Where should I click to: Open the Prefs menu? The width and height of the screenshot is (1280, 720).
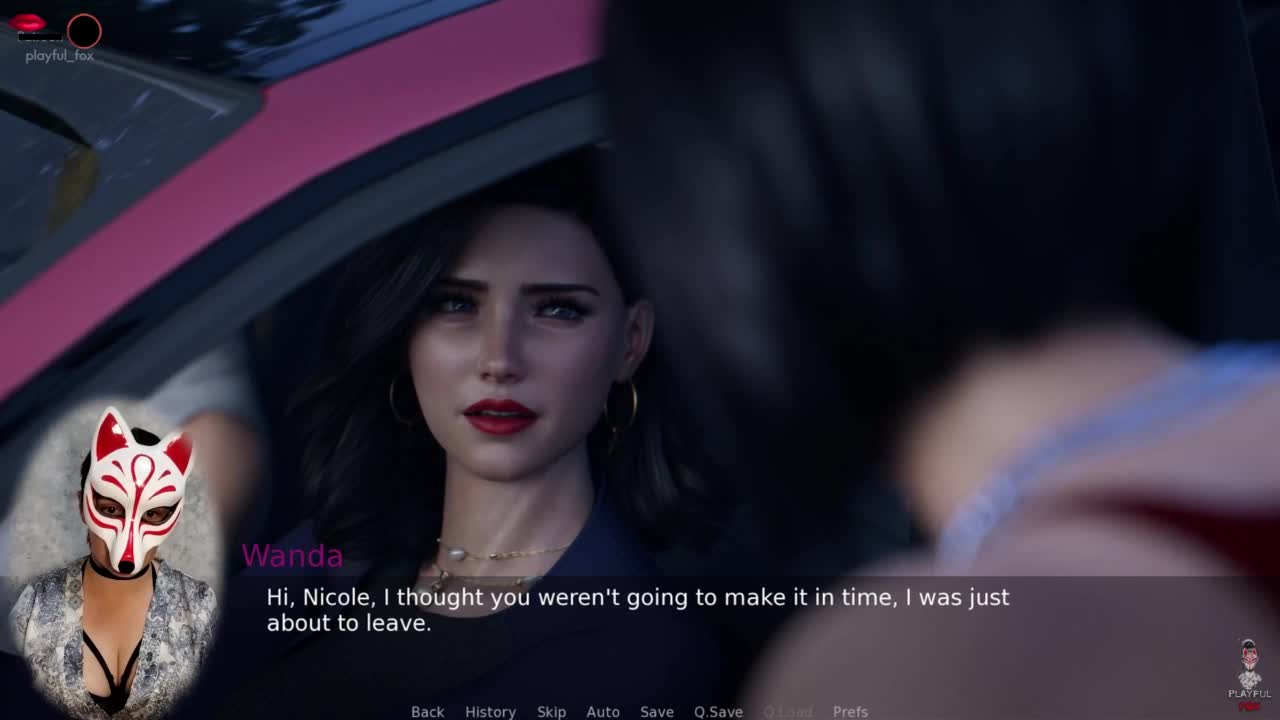click(850, 711)
